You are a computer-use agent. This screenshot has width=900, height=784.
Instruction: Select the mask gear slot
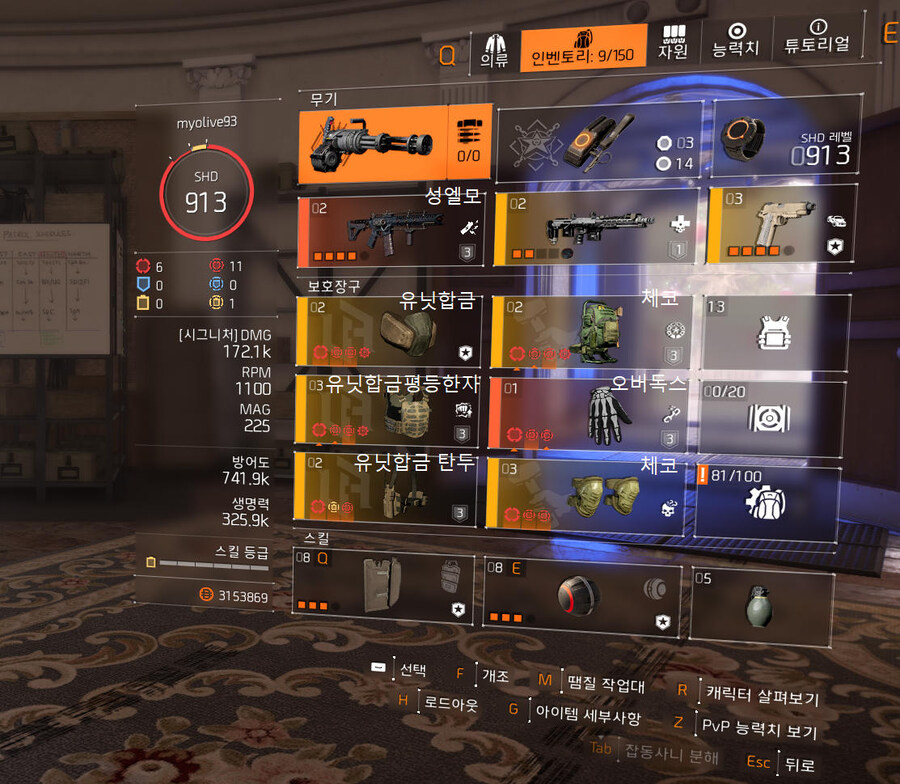[389, 332]
